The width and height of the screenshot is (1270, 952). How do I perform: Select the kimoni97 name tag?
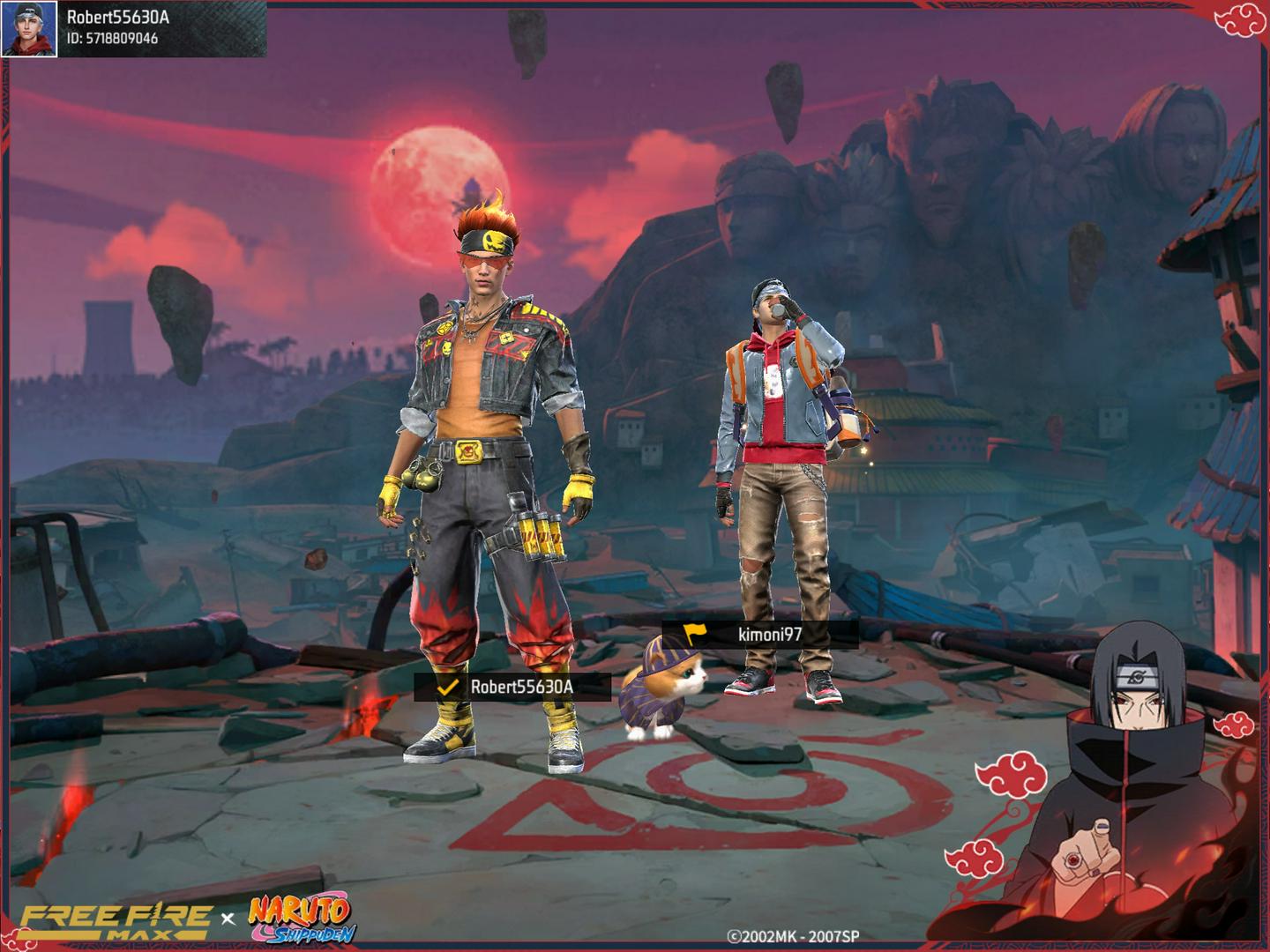coord(760,634)
